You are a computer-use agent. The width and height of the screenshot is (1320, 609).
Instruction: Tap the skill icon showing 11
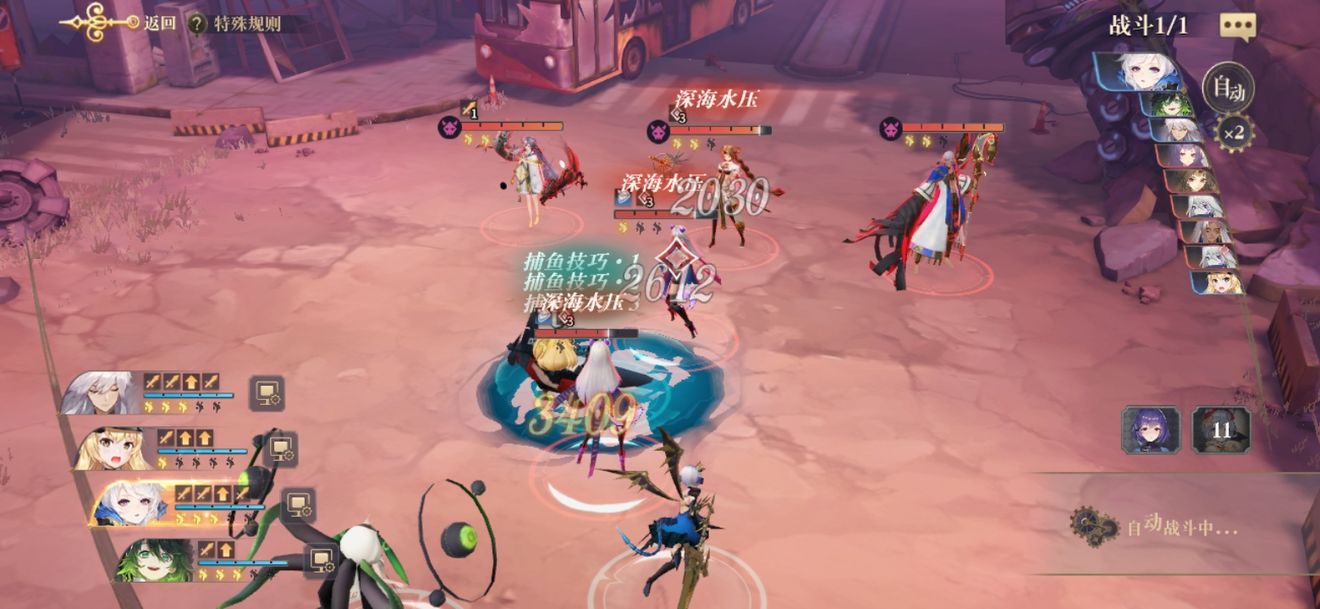pyautogui.click(x=1220, y=430)
